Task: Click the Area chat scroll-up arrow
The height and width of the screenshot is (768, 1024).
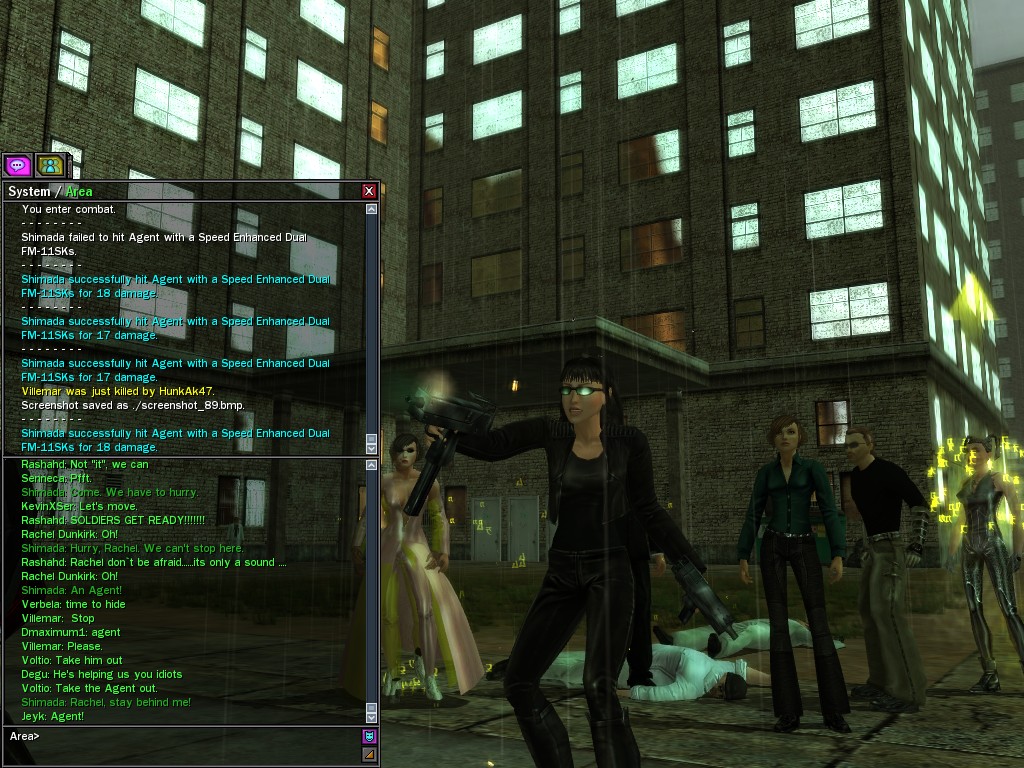Action: coord(372,465)
